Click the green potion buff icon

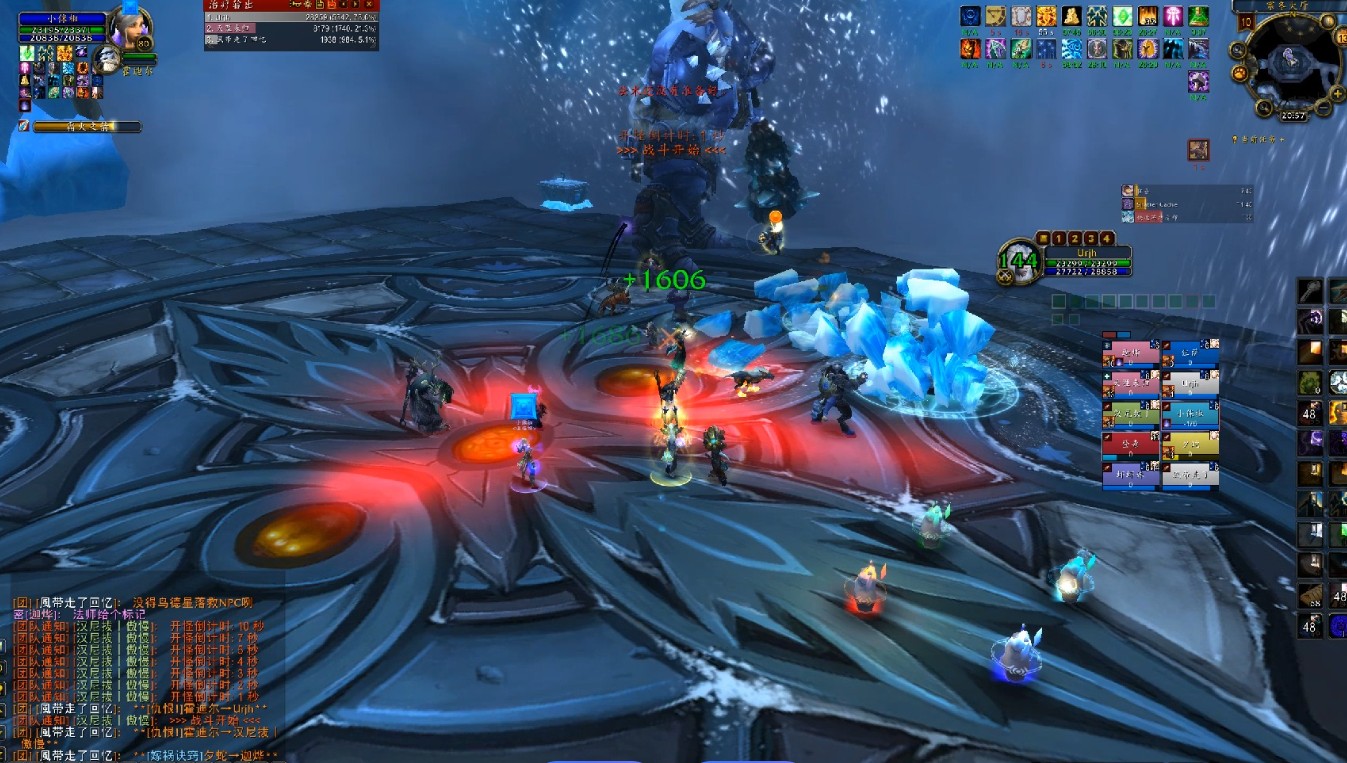coord(1197,17)
